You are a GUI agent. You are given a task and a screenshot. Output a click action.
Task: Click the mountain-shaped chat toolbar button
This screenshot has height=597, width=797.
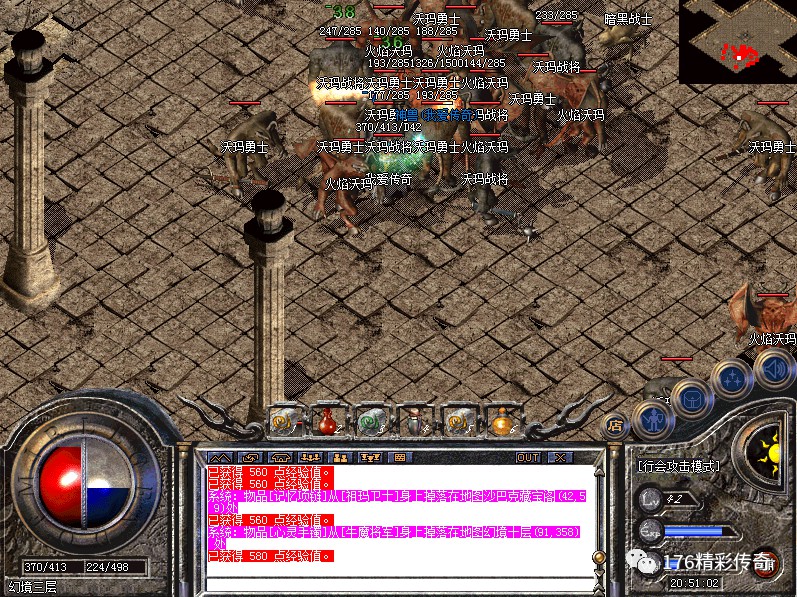(219, 457)
